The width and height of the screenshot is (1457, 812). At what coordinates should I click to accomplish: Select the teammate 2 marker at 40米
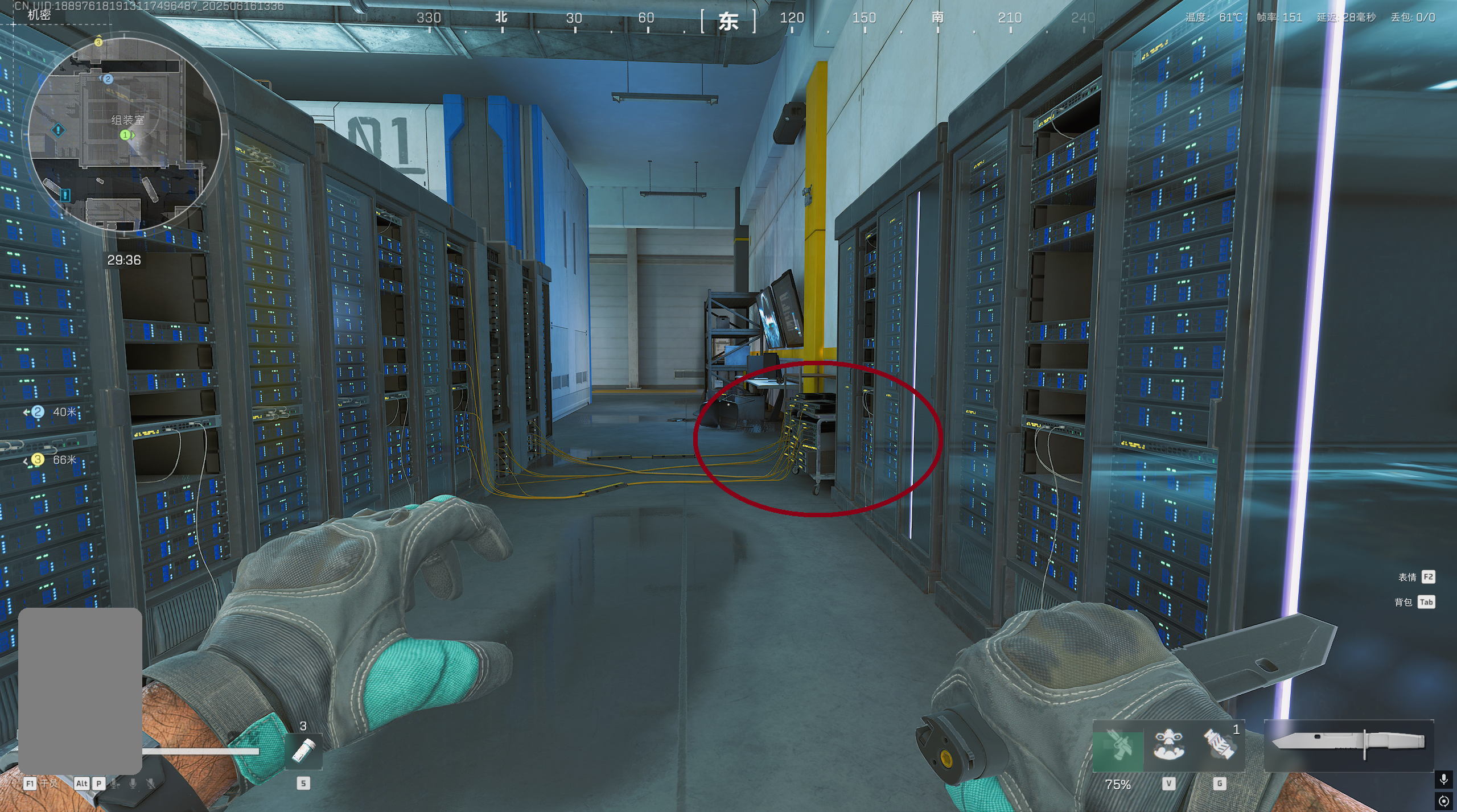[x=38, y=411]
